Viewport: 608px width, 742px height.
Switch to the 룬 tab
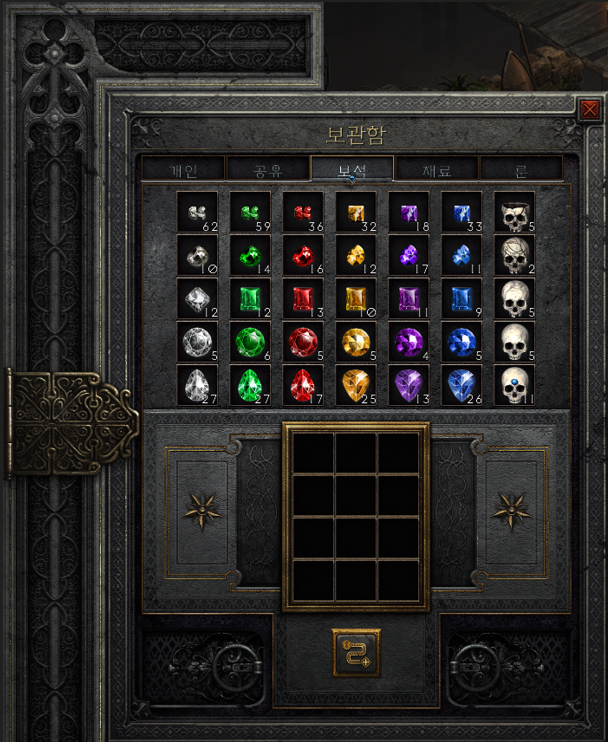point(521,168)
